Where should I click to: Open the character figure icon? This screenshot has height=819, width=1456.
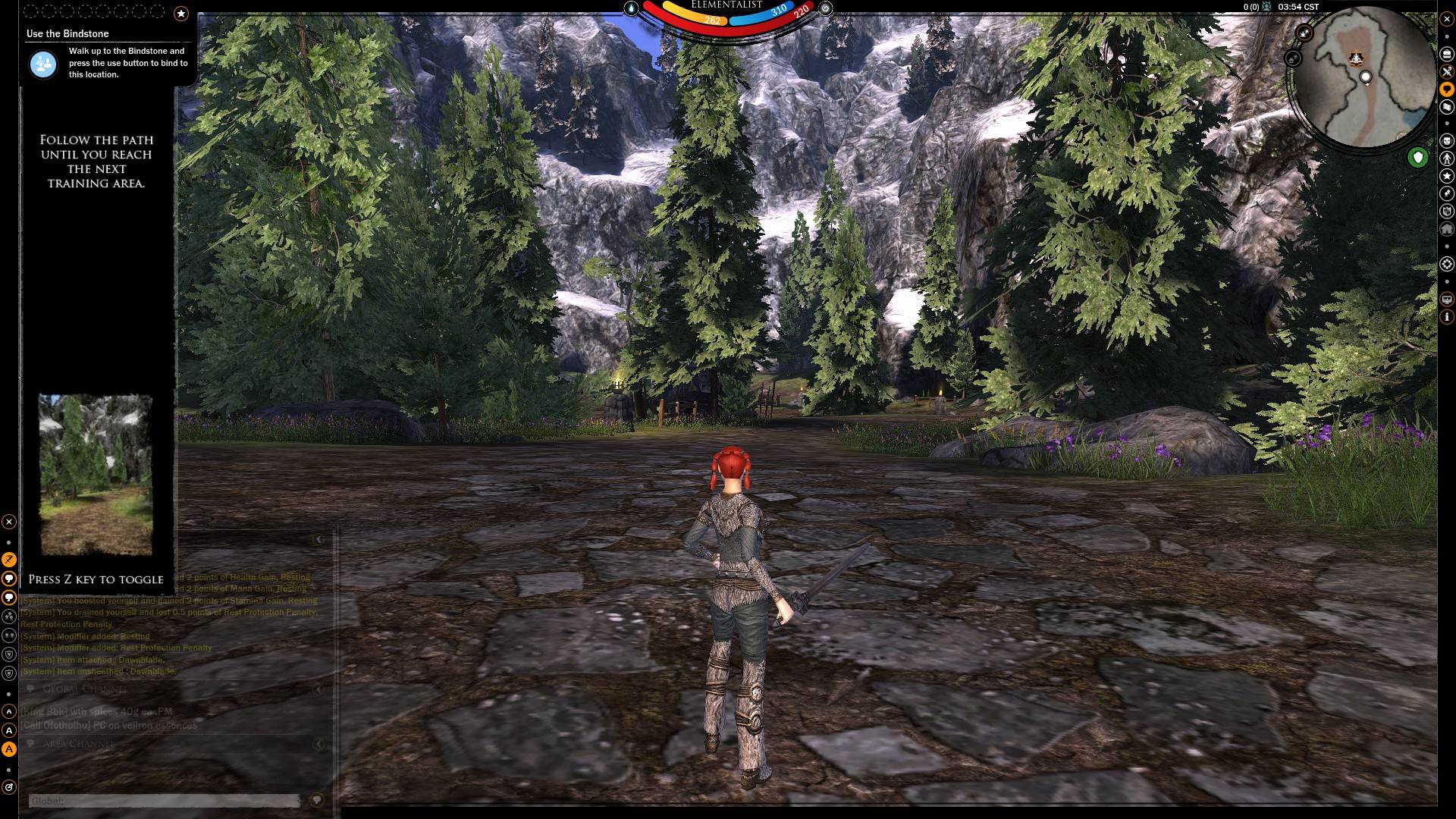[1447, 158]
